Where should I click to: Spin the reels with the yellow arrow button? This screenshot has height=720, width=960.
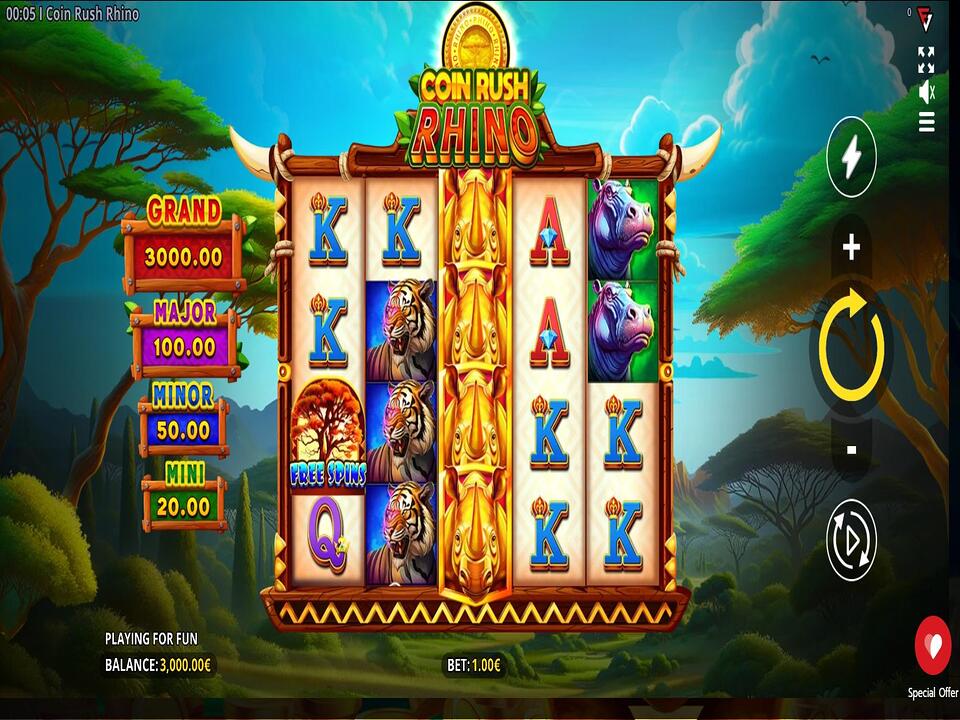point(851,346)
